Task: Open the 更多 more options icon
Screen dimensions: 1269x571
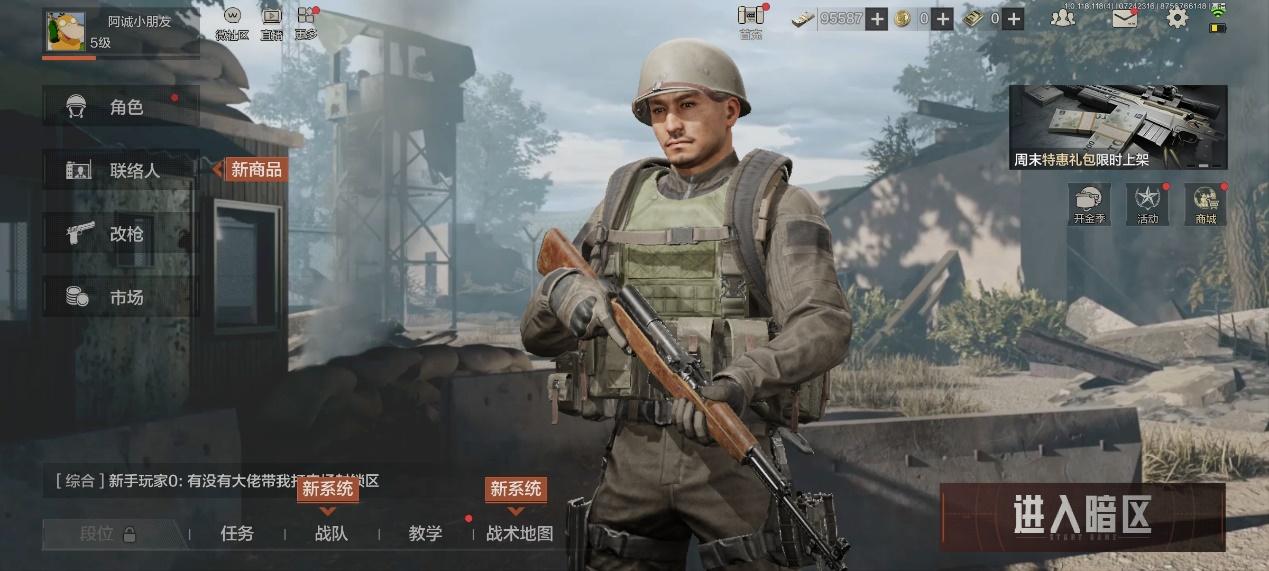Action: tap(306, 22)
